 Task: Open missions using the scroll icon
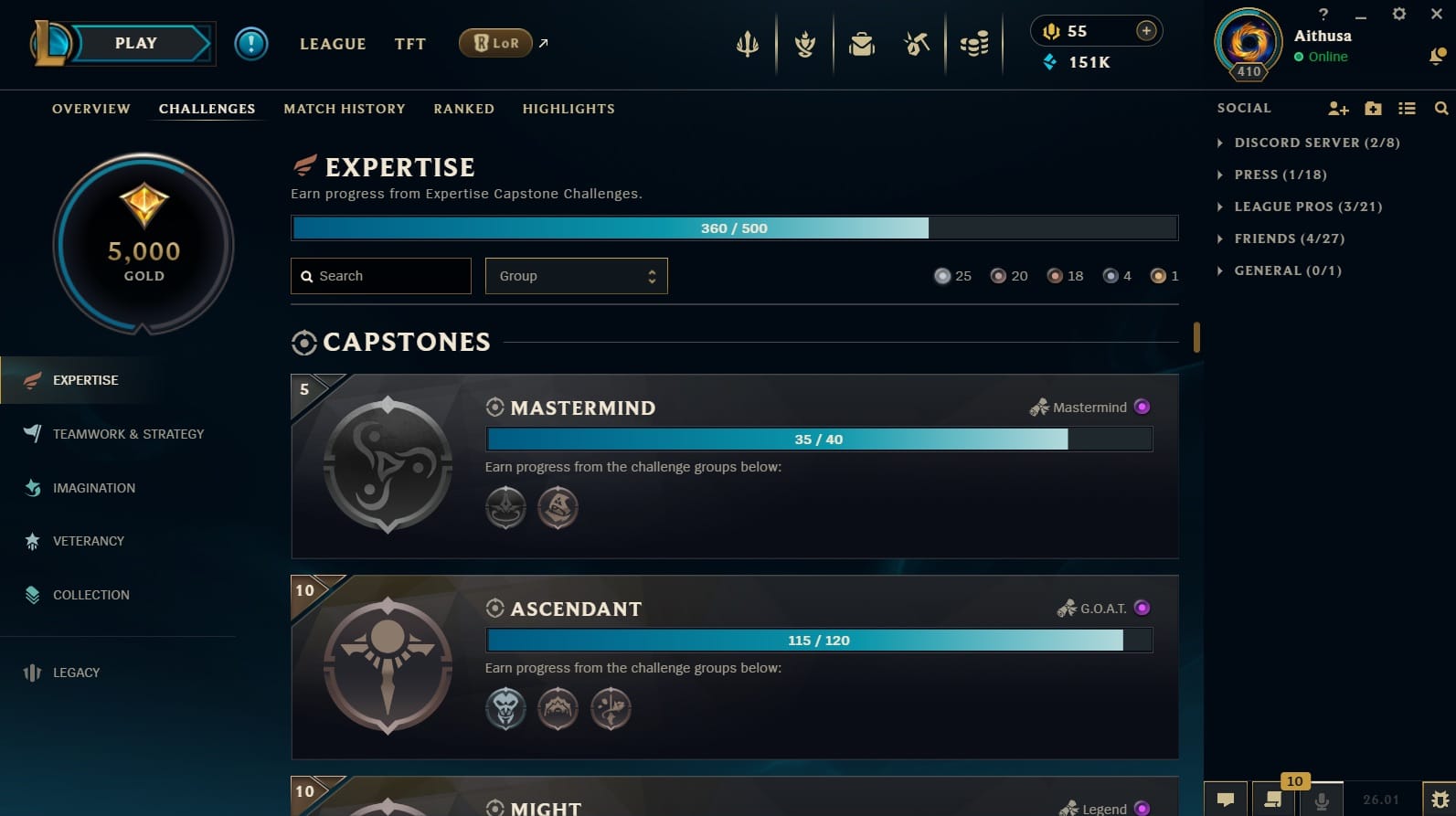pyautogui.click(x=804, y=43)
